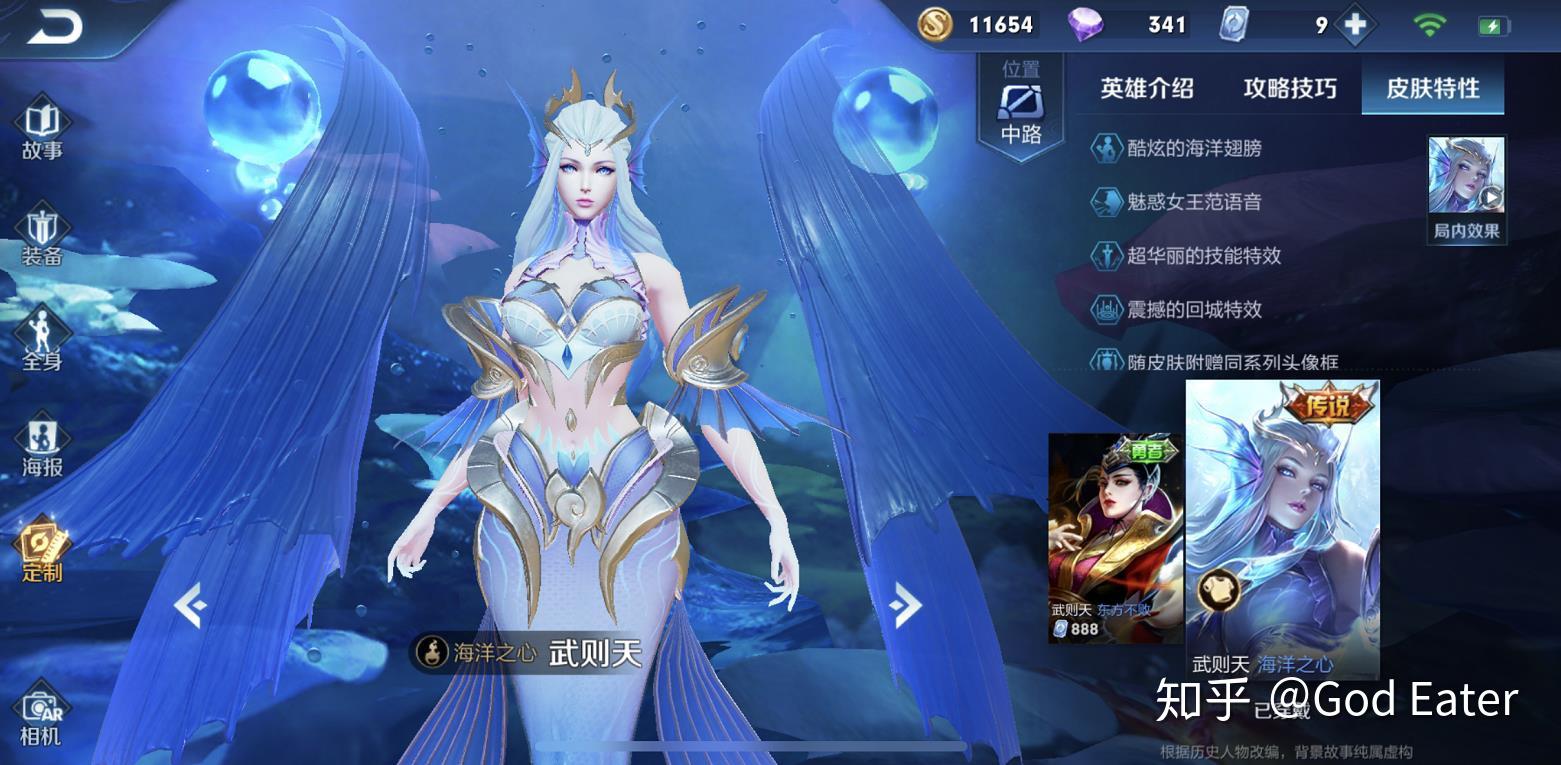Switch to the 攻略技巧 tab

(x=1289, y=88)
